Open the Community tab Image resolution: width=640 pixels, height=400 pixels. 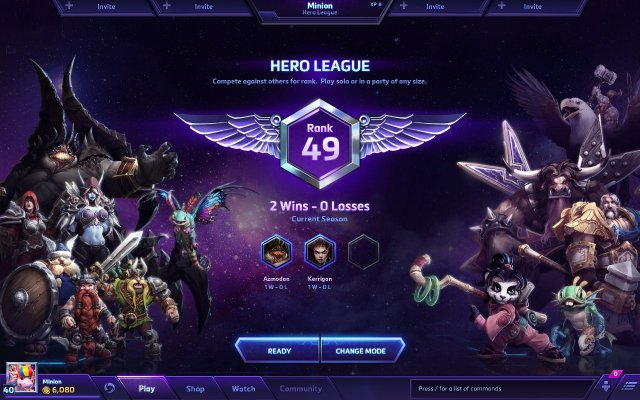click(x=300, y=388)
